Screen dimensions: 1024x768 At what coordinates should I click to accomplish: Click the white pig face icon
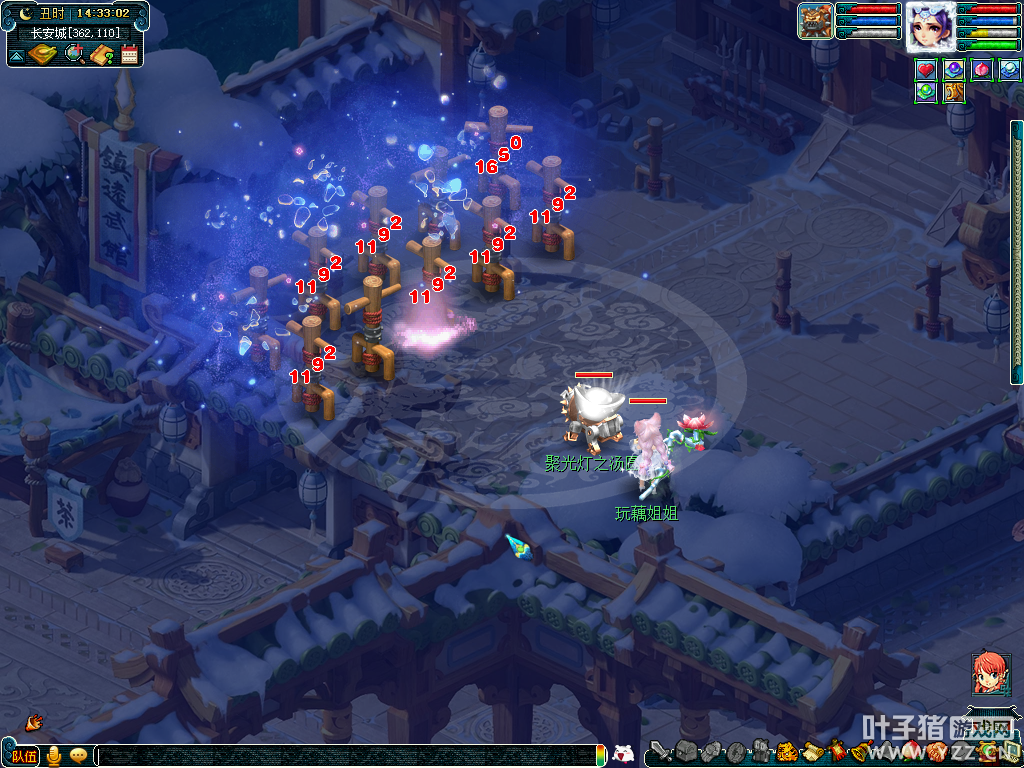pos(622,754)
